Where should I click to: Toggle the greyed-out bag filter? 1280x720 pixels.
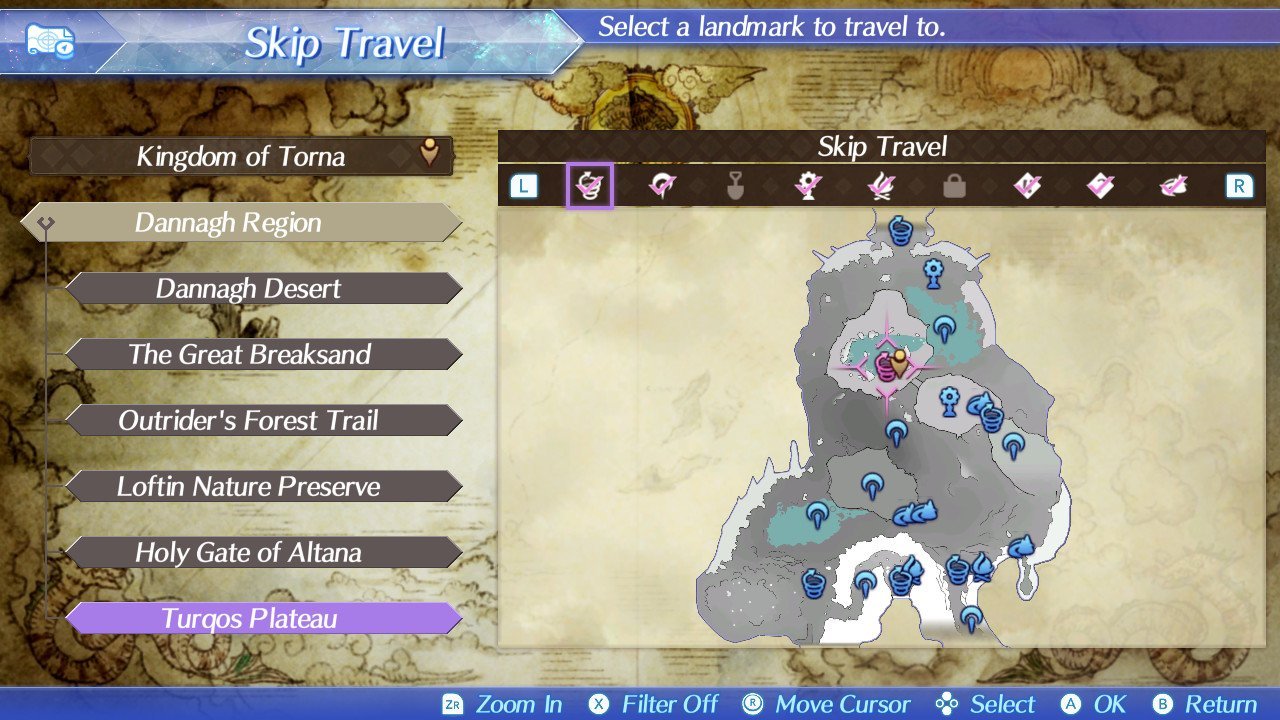[x=954, y=186]
